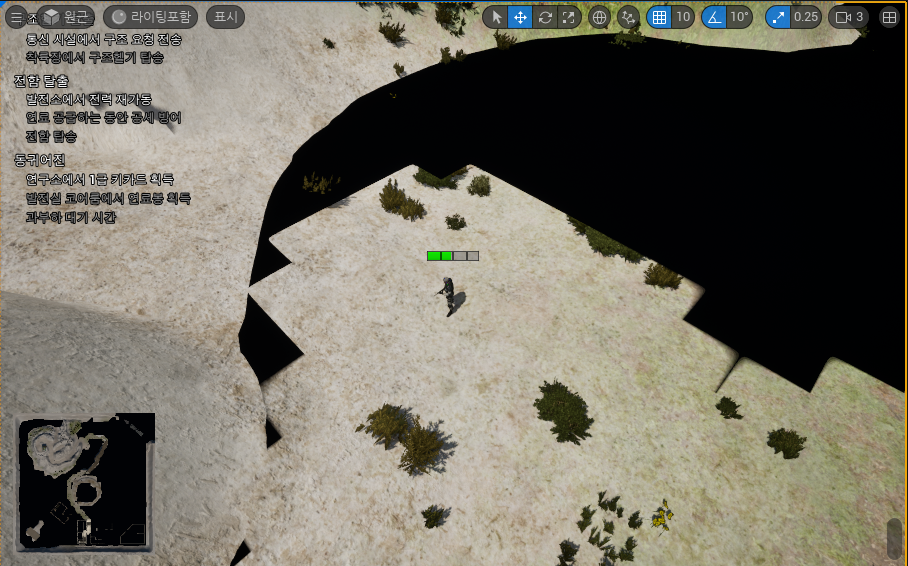Image resolution: width=908 pixels, height=566 pixels.
Task: Click the minimap in the corner
Action: [x=85, y=482]
